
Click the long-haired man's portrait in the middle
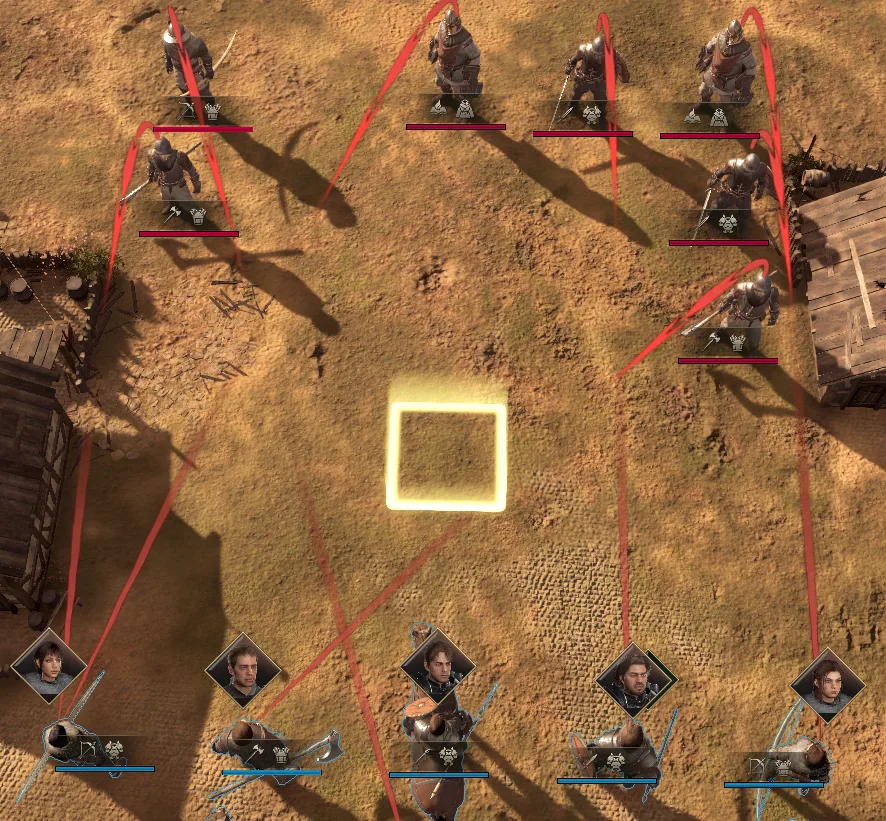(x=436, y=664)
